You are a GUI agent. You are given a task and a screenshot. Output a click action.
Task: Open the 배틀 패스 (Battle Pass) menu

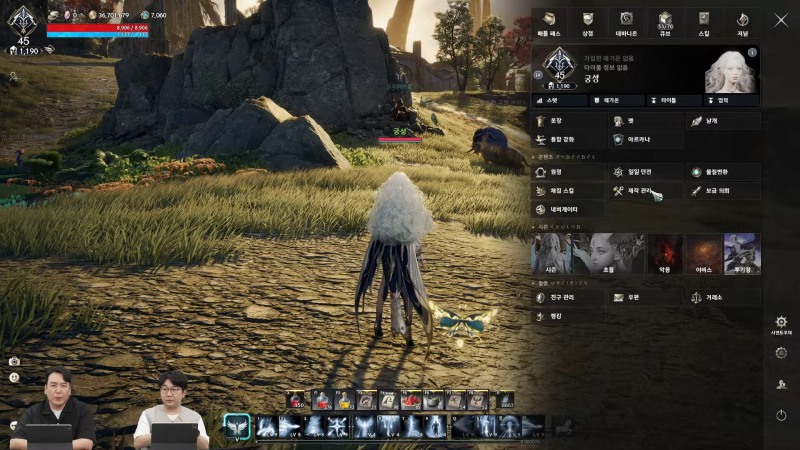(x=548, y=22)
